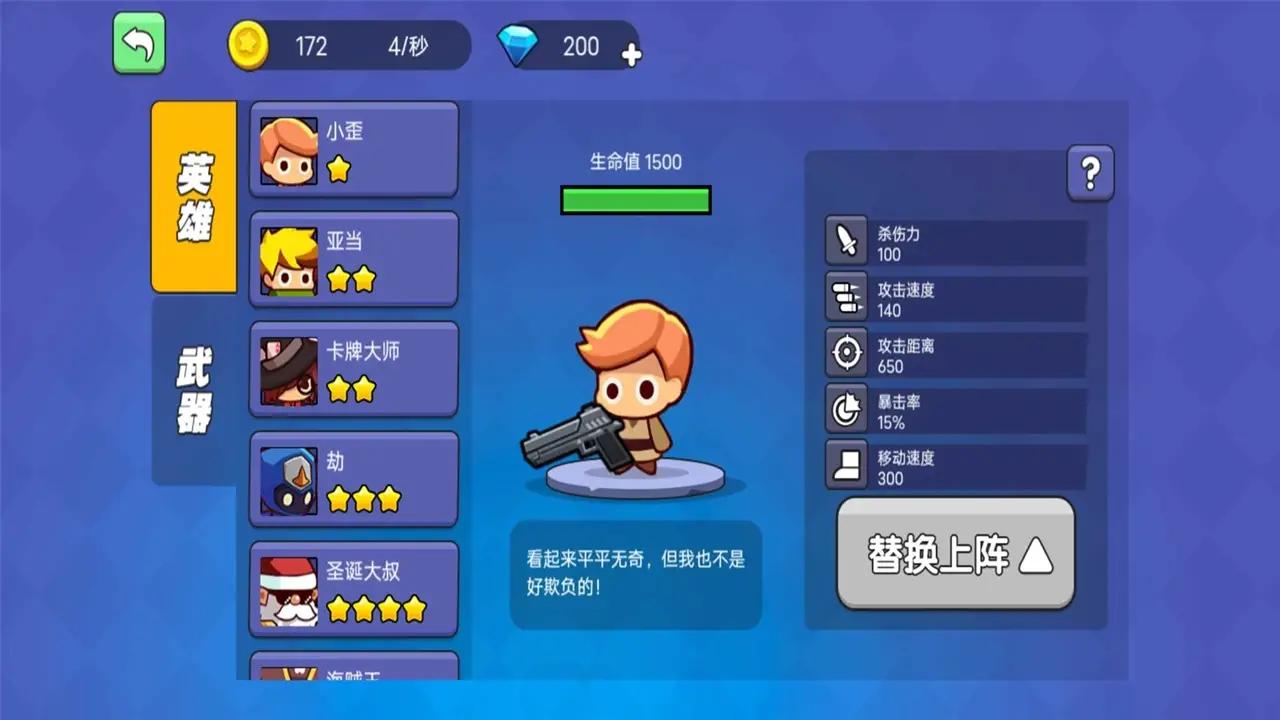Image resolution: width=1280 pixels, height=720 pixels.
Task: Select hero 亚当 from the list
Action: point(353,258)
